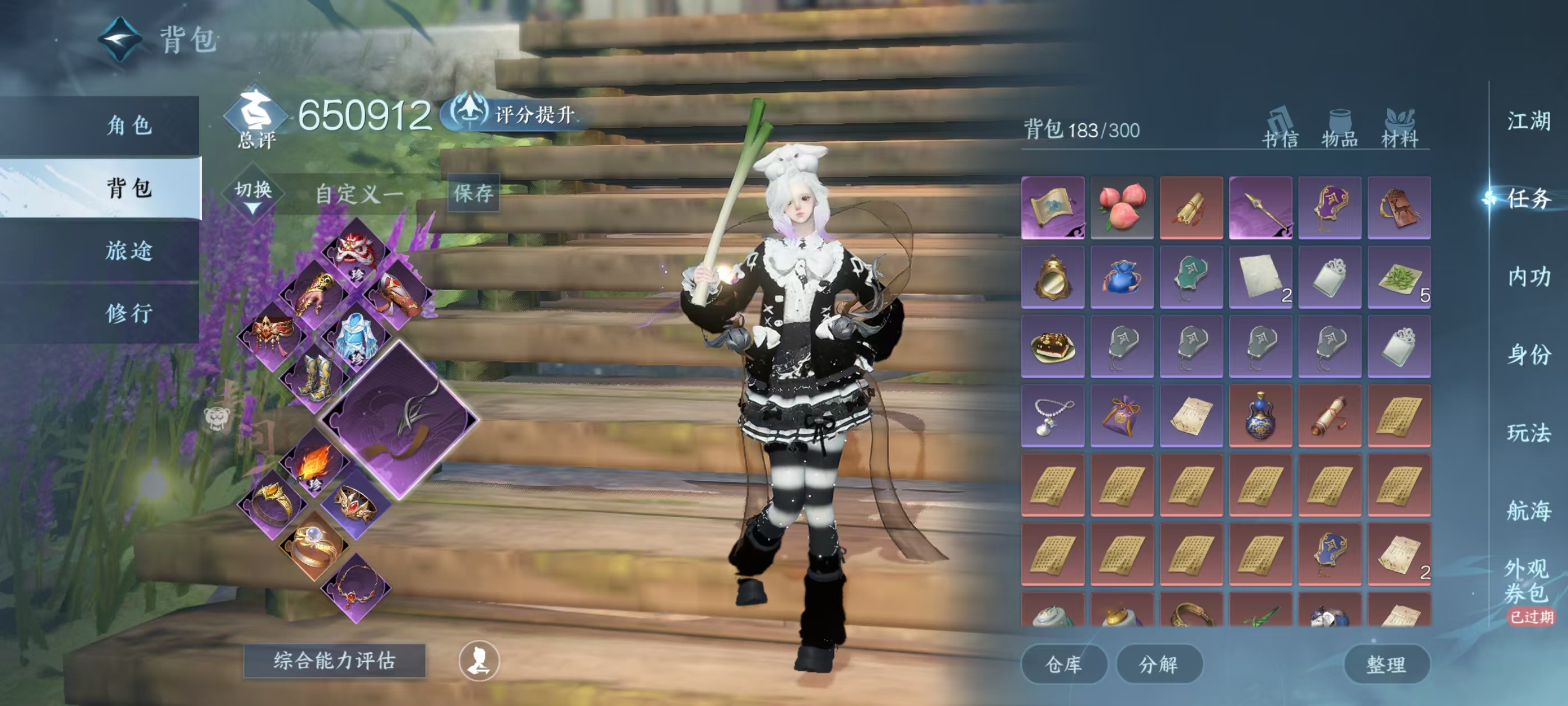Screen dimensions: 1568x706
Task: Open the 航海 menu
Action: coord(1528,510)
